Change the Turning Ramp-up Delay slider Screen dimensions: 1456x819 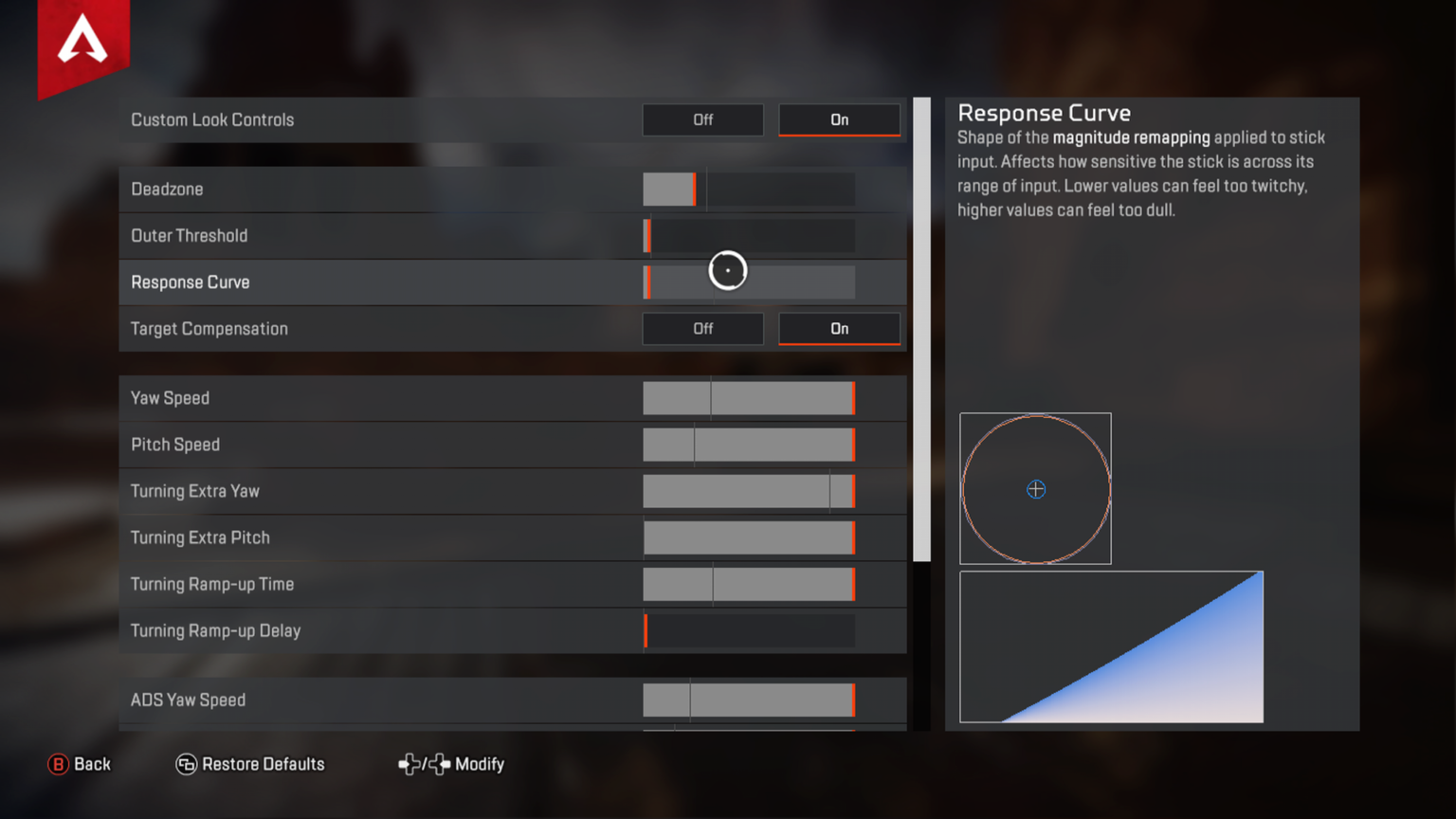point(749,630)
